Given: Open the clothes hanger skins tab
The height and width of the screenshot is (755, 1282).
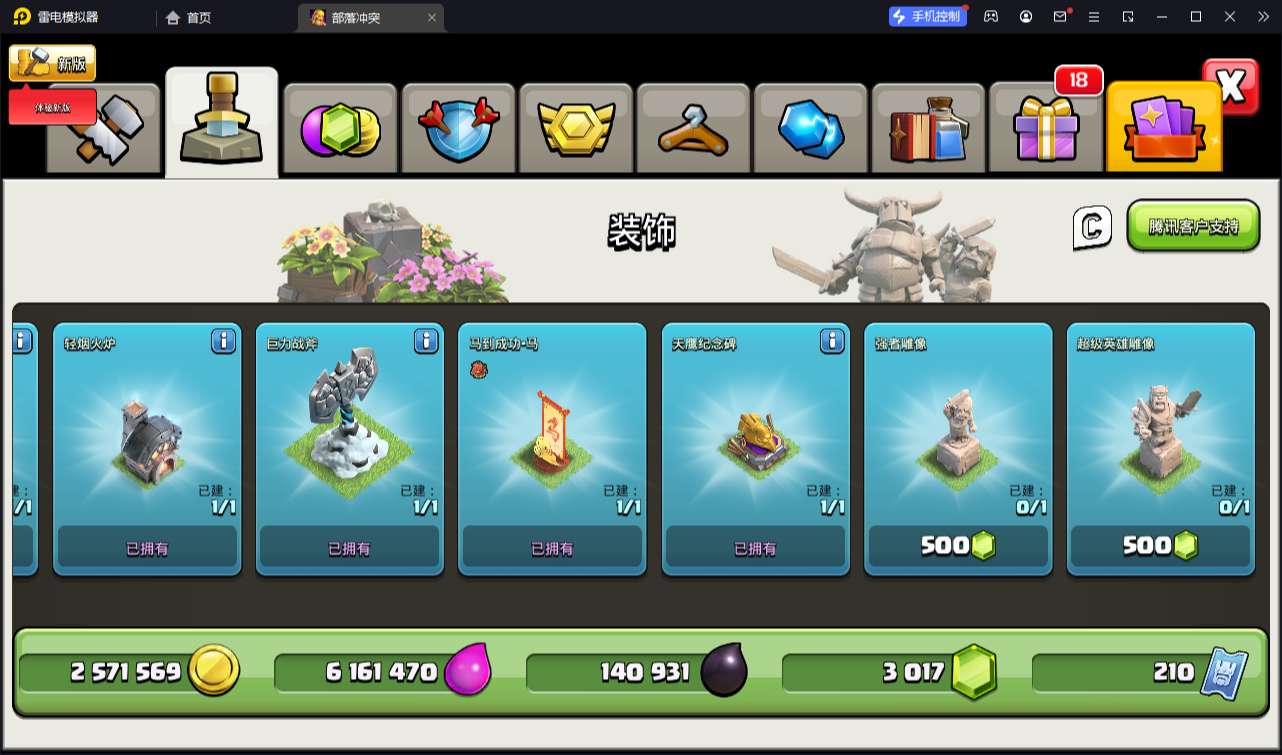Looking at the screenshot, I should [x=692, y=130].
